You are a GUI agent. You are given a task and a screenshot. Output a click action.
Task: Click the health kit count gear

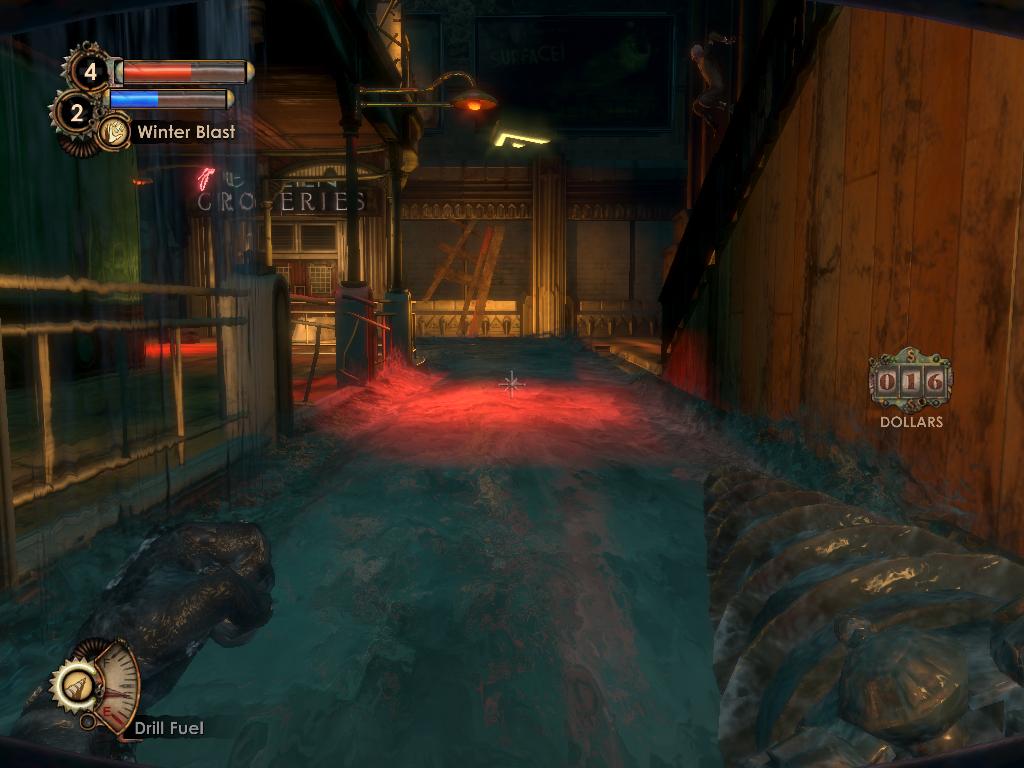point(90,71)
